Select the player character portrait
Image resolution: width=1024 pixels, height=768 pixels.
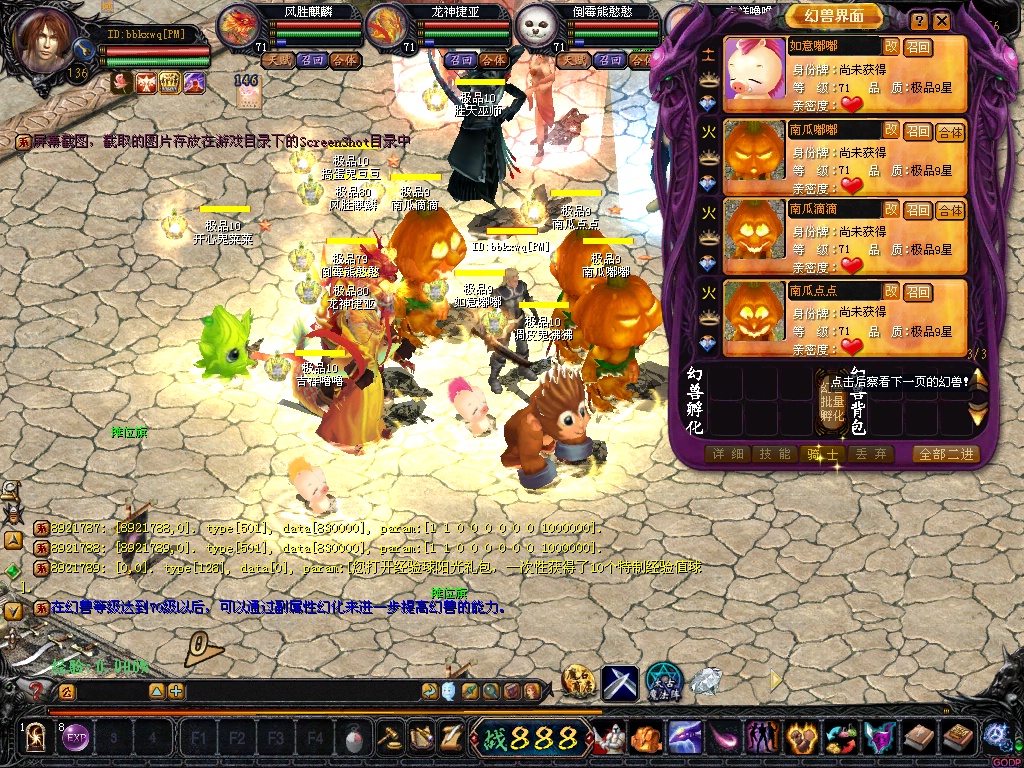point(47,38)
